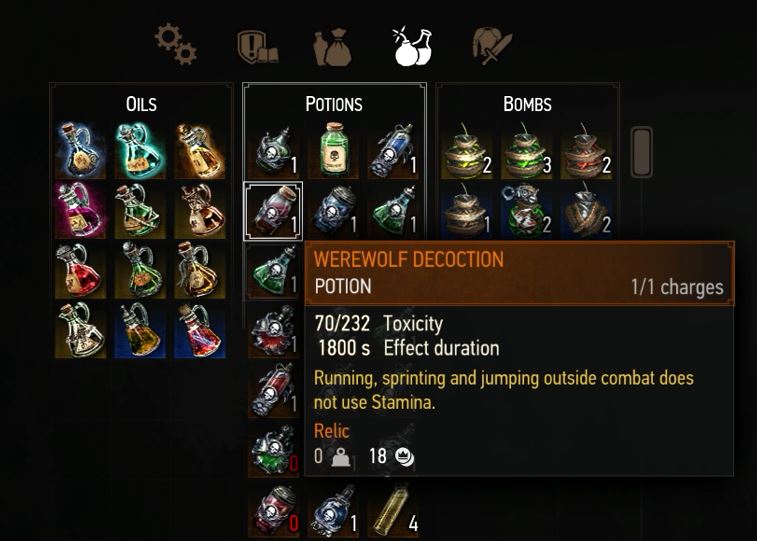This screenshot has width=757, height=541.
Task: Open the crafting materials gears tab
Action: coord(175,45)
